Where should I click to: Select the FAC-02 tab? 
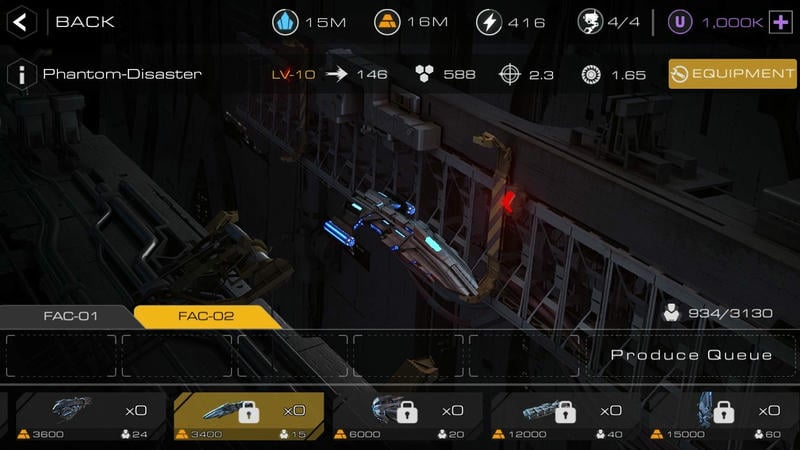tap(206, 316)
